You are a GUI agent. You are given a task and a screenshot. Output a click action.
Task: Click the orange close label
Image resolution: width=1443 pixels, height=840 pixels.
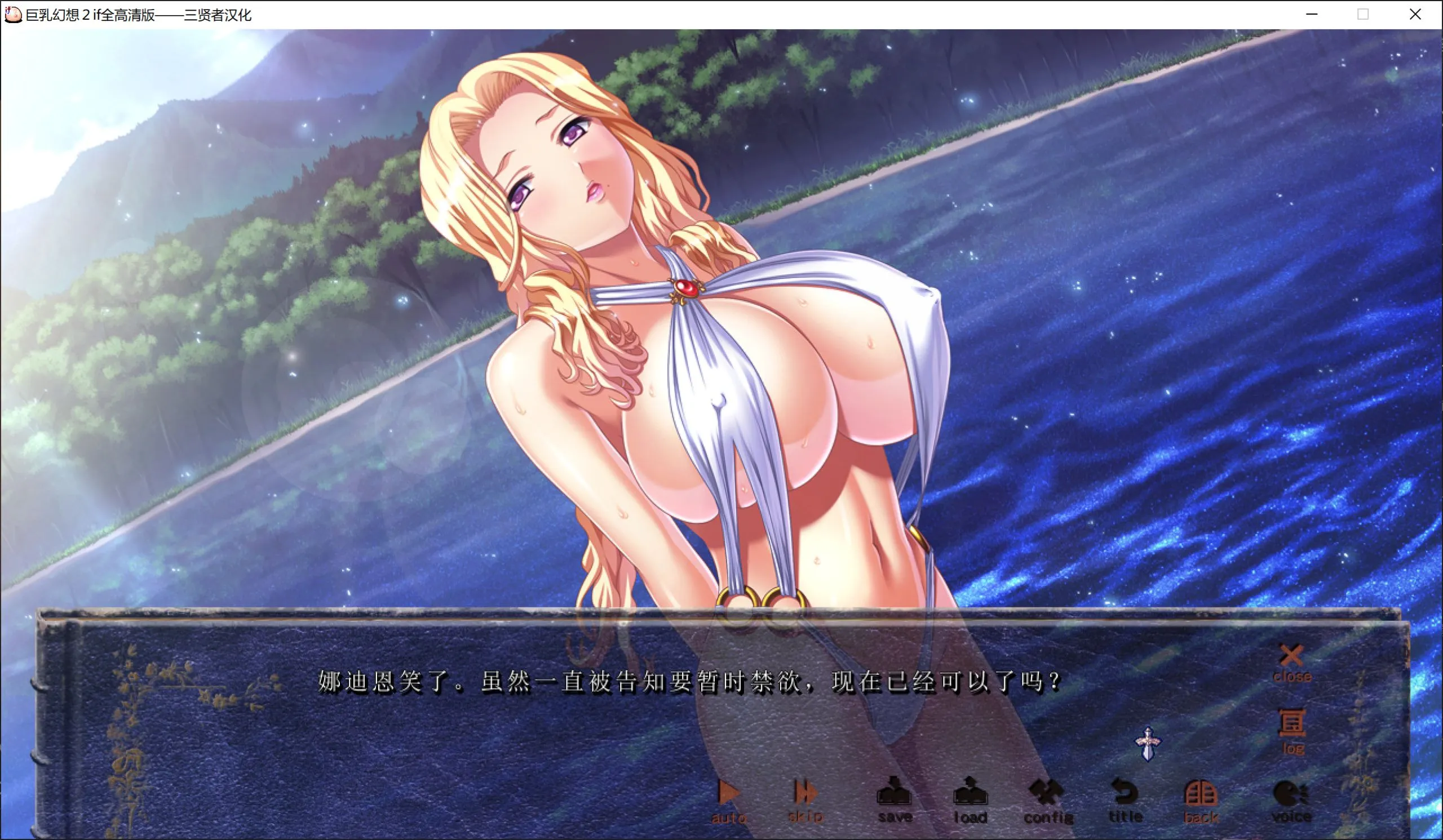1293,677
